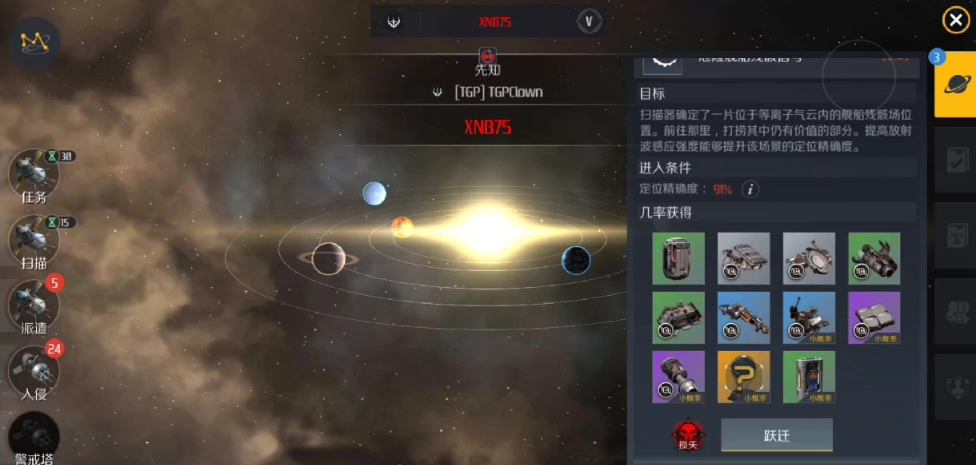Image resolution: width=976 pixels, height=465 pixels.
Task: Open the star map constellation icon
Action: point(35,42)
